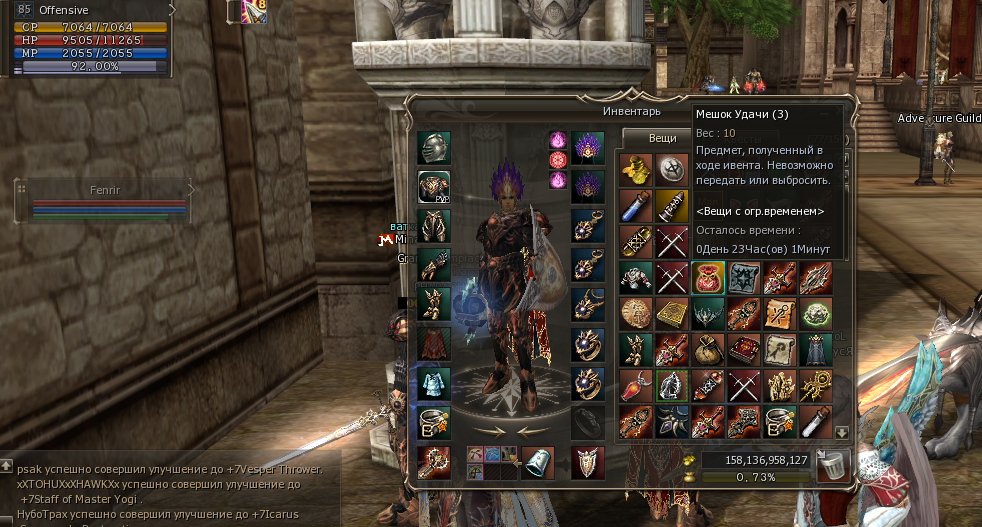This screenshot has width=982, height=527.
Task: Select the equipped helmet slot
Action: click(433, 148)
